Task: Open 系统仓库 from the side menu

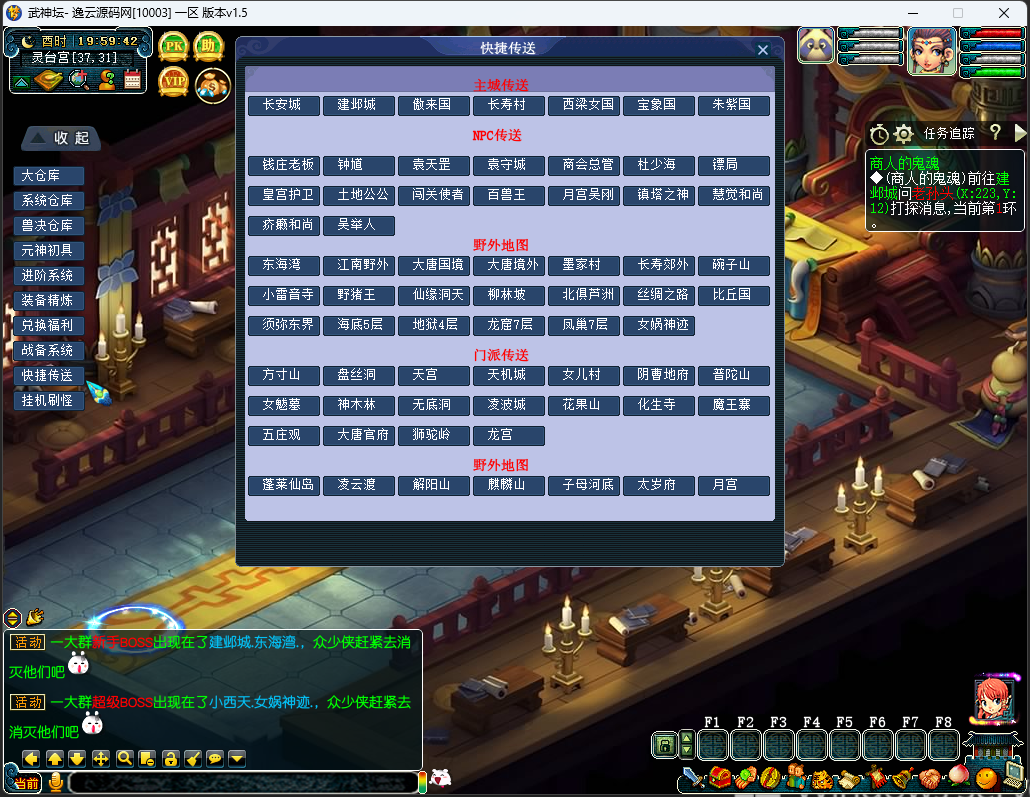Action: click(48, 201)
